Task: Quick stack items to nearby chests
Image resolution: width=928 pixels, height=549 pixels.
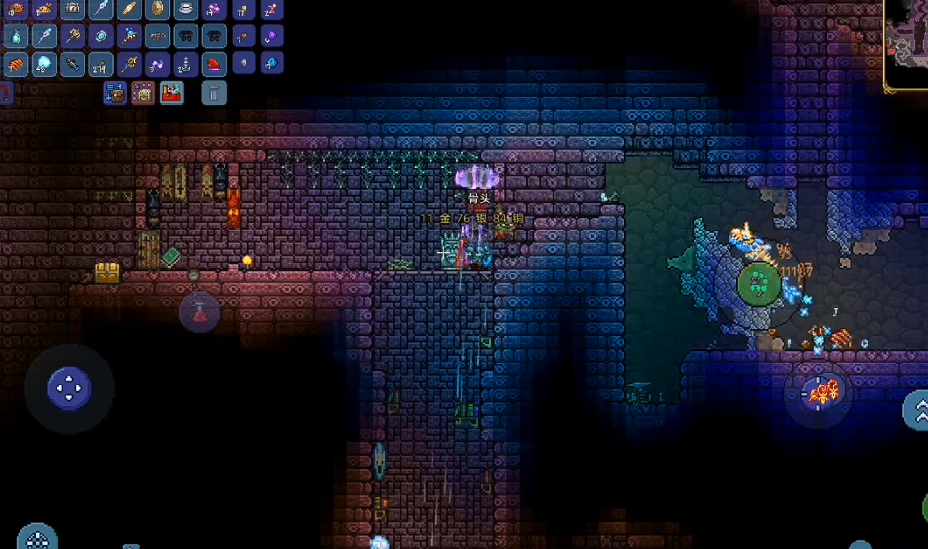Action: [115, 94]
